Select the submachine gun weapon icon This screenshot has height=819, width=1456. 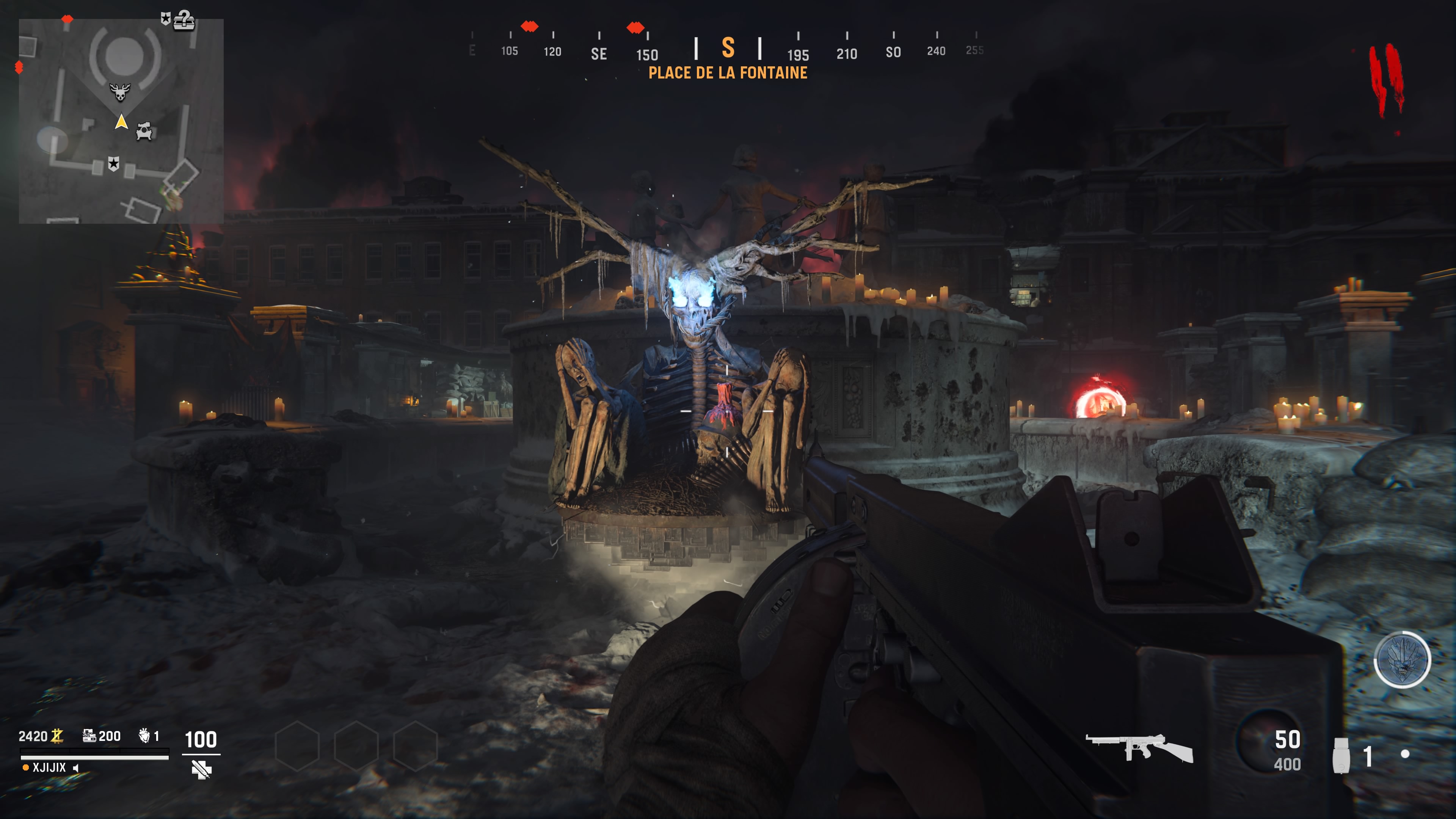pyautogui.click(x=1139, y=748)
